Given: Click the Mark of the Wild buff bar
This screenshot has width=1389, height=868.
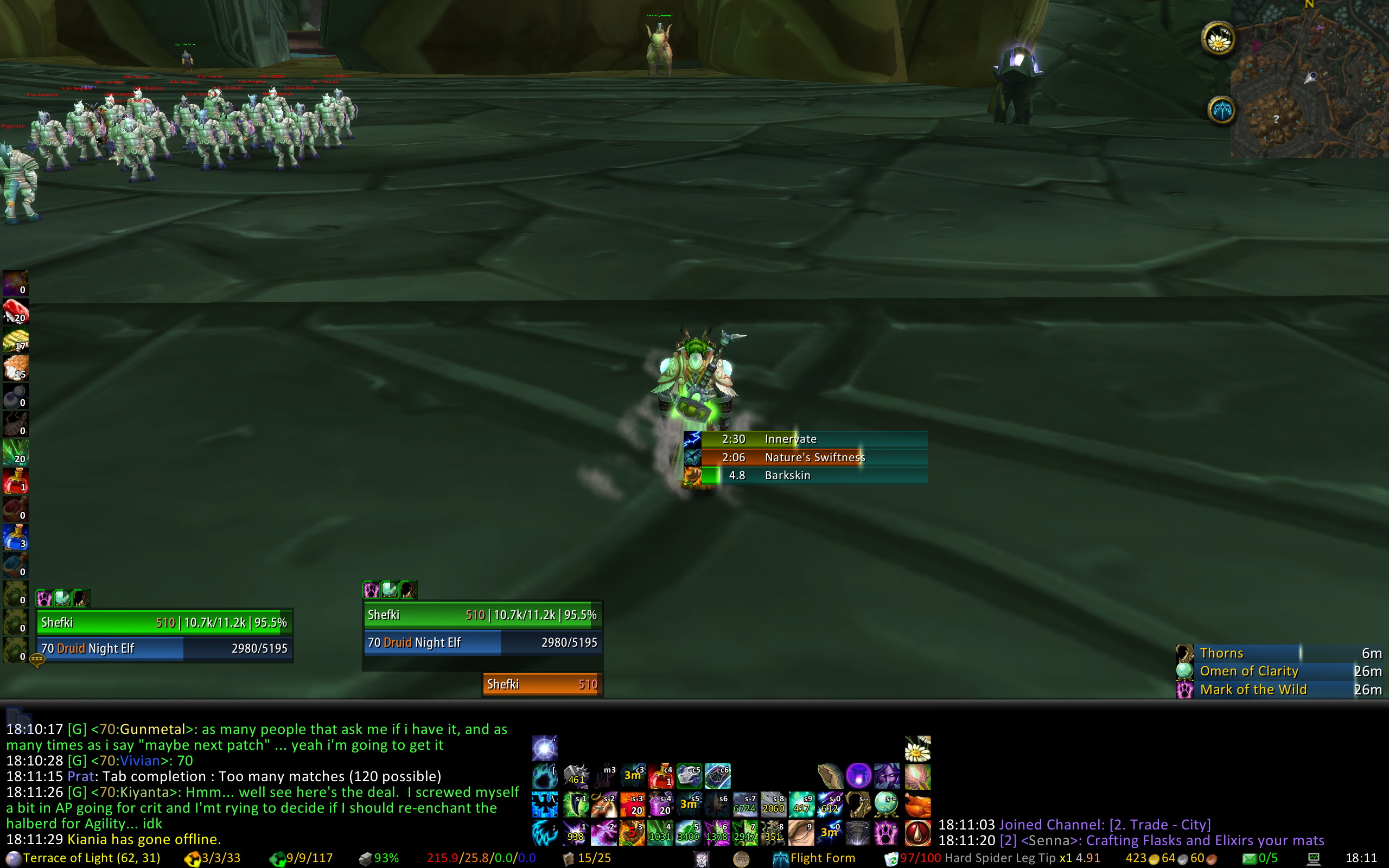Looking at the screenshot, I should [x=1281, y=690].
